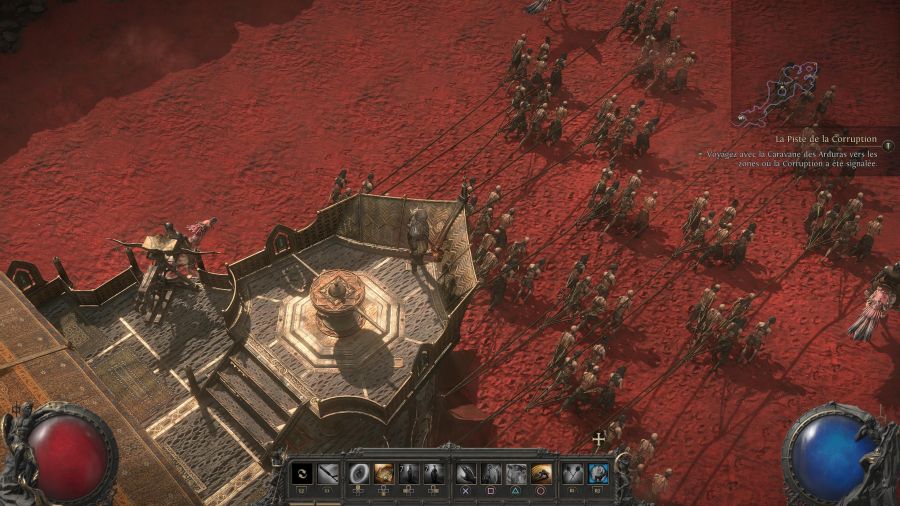The image size is (900, 506).
Task: Activate the grey ring skill
Action: coord(359,473)
